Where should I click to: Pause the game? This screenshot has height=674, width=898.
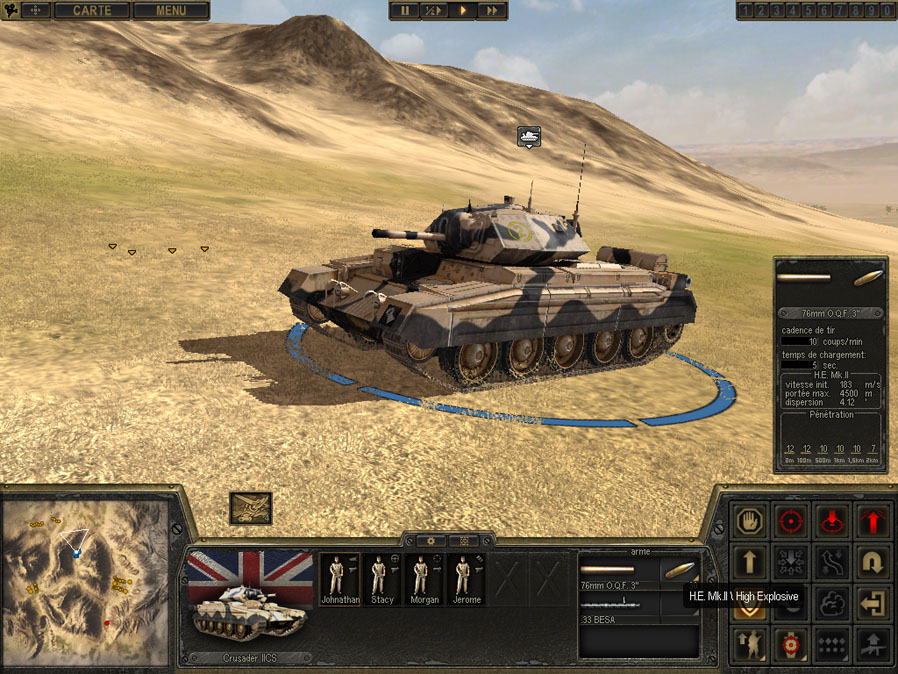[405, 11]
